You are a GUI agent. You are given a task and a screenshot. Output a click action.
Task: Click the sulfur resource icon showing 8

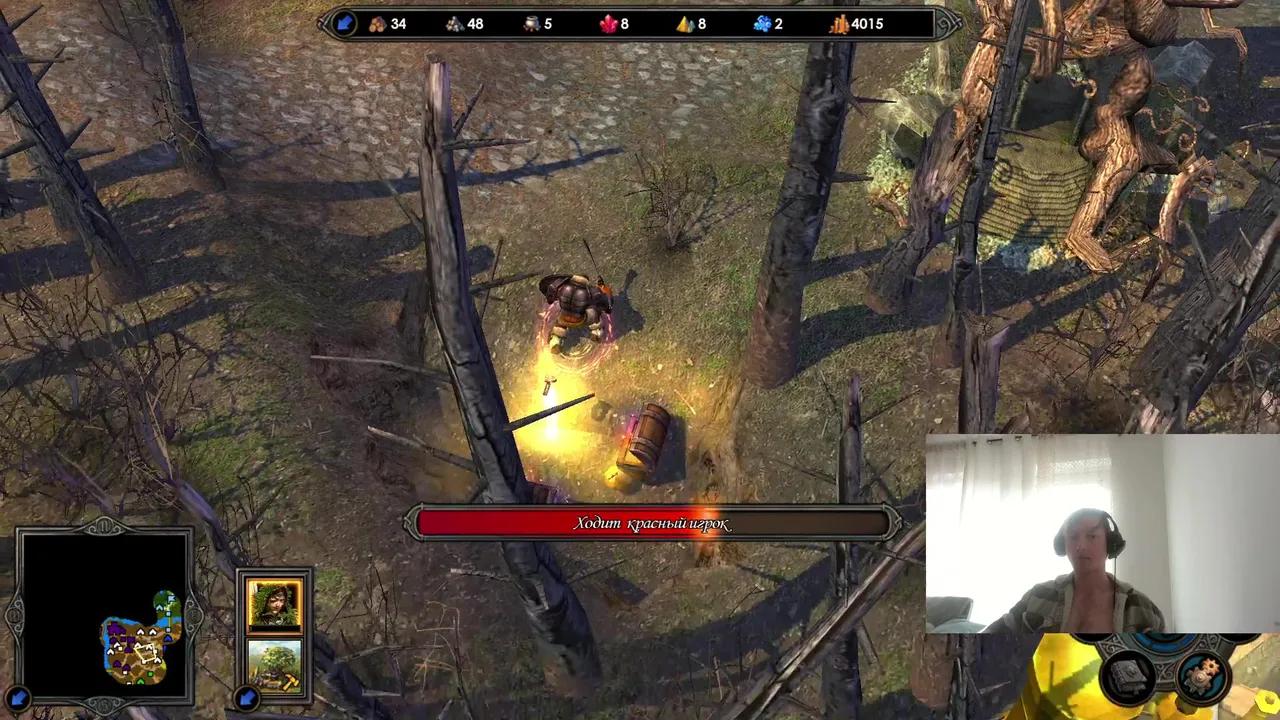683,23
